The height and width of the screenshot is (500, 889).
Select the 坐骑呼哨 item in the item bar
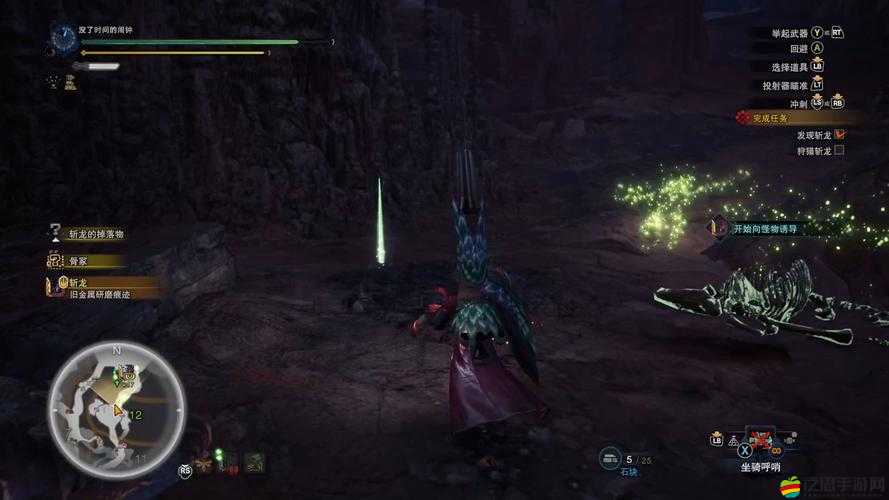(763, 440)
